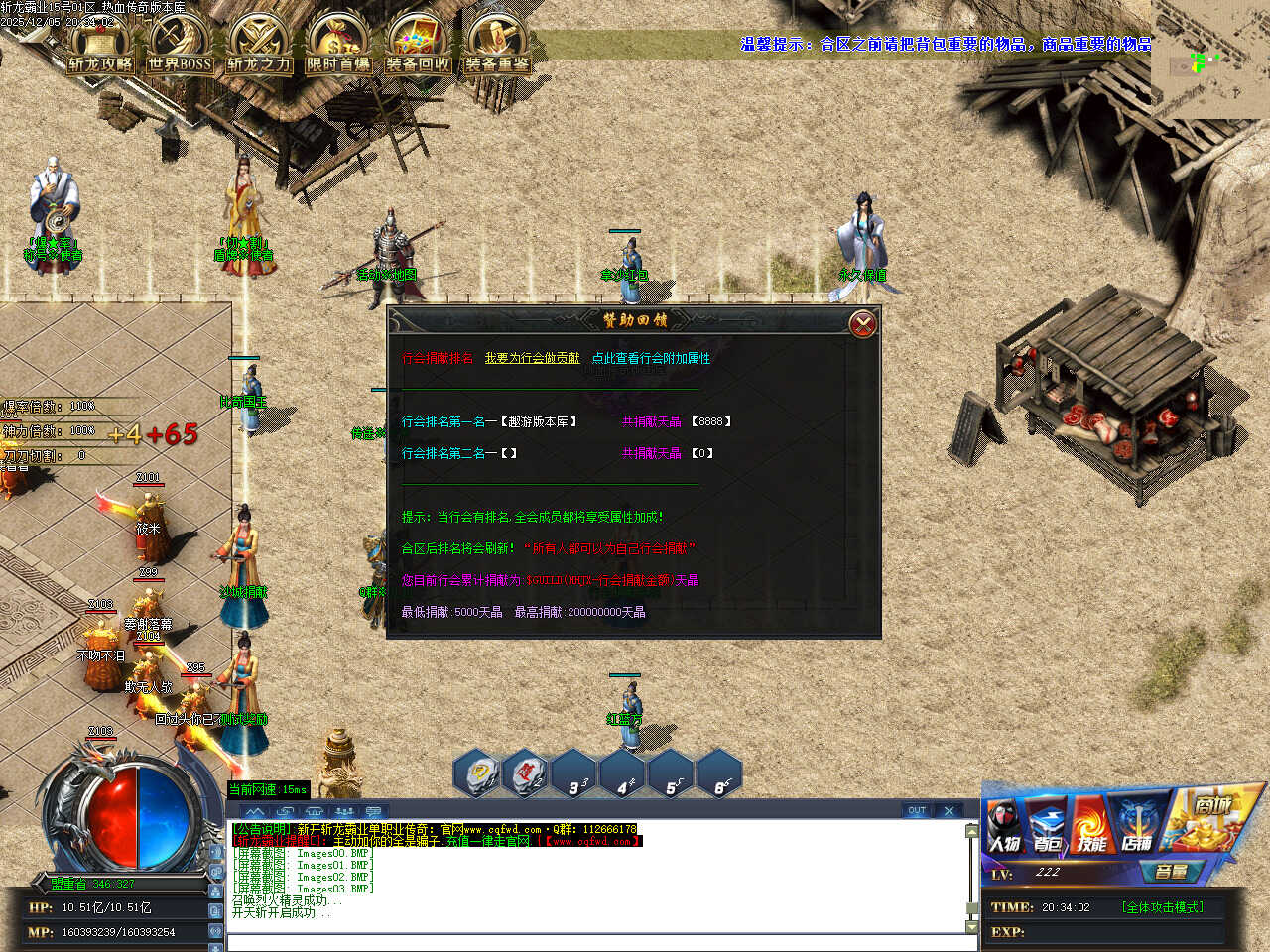Open the 斩龙攻略 guide icon
Screen dimensions: 1270x952
[x=100, y=45]
